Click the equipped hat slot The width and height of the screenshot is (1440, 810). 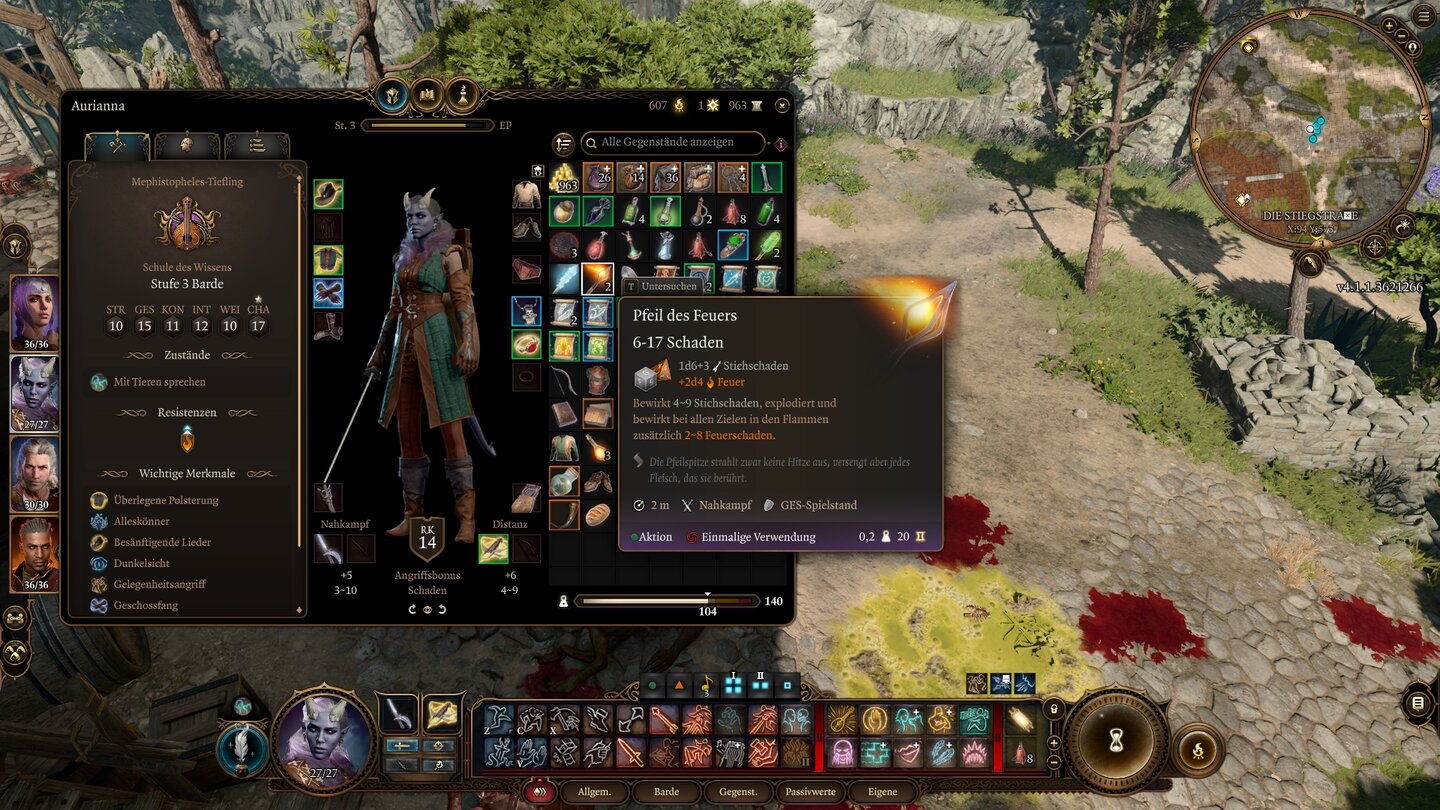[328, 194]
